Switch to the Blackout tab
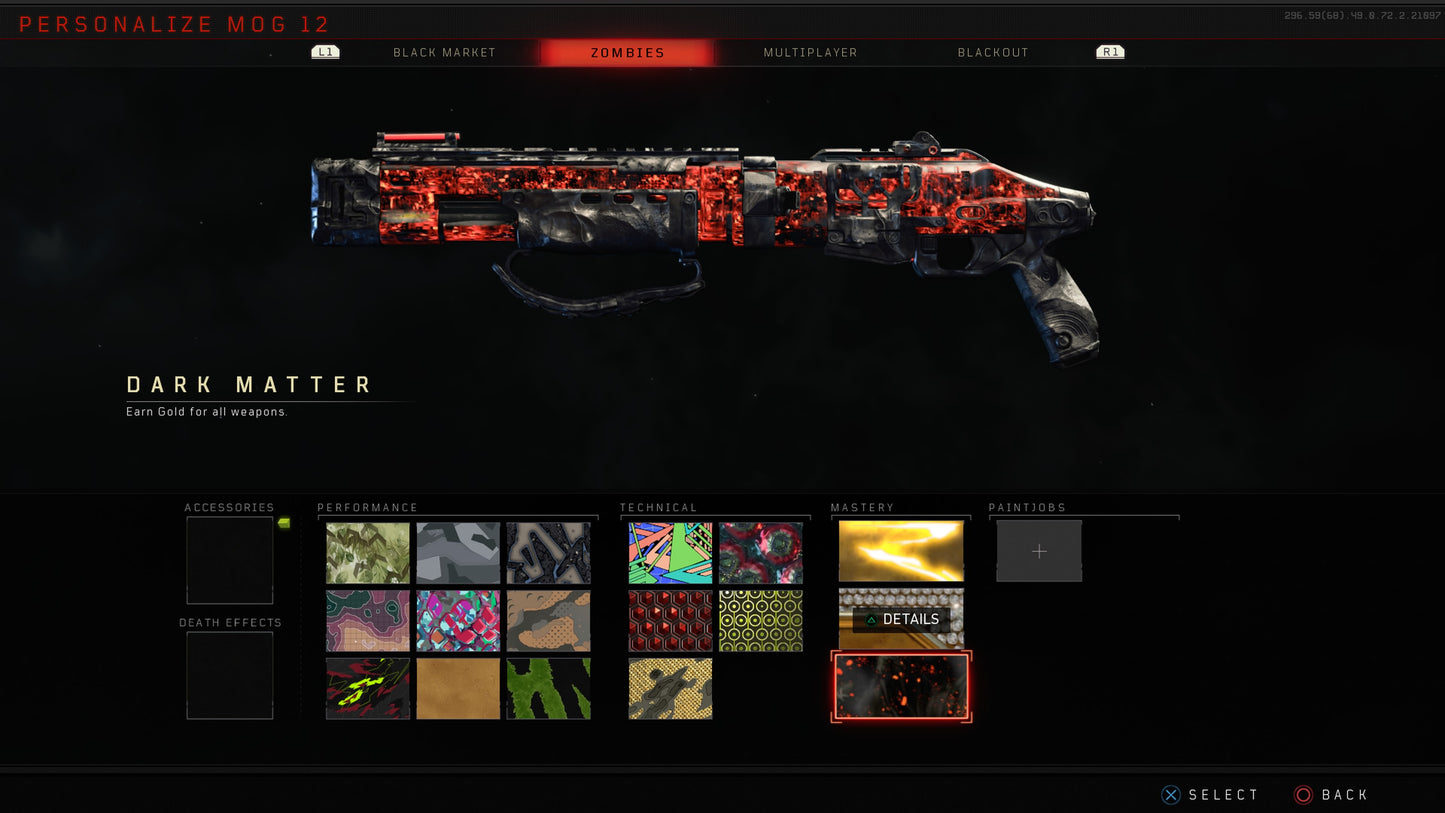This screenshot has height=813, width=1445. [992, 53]
